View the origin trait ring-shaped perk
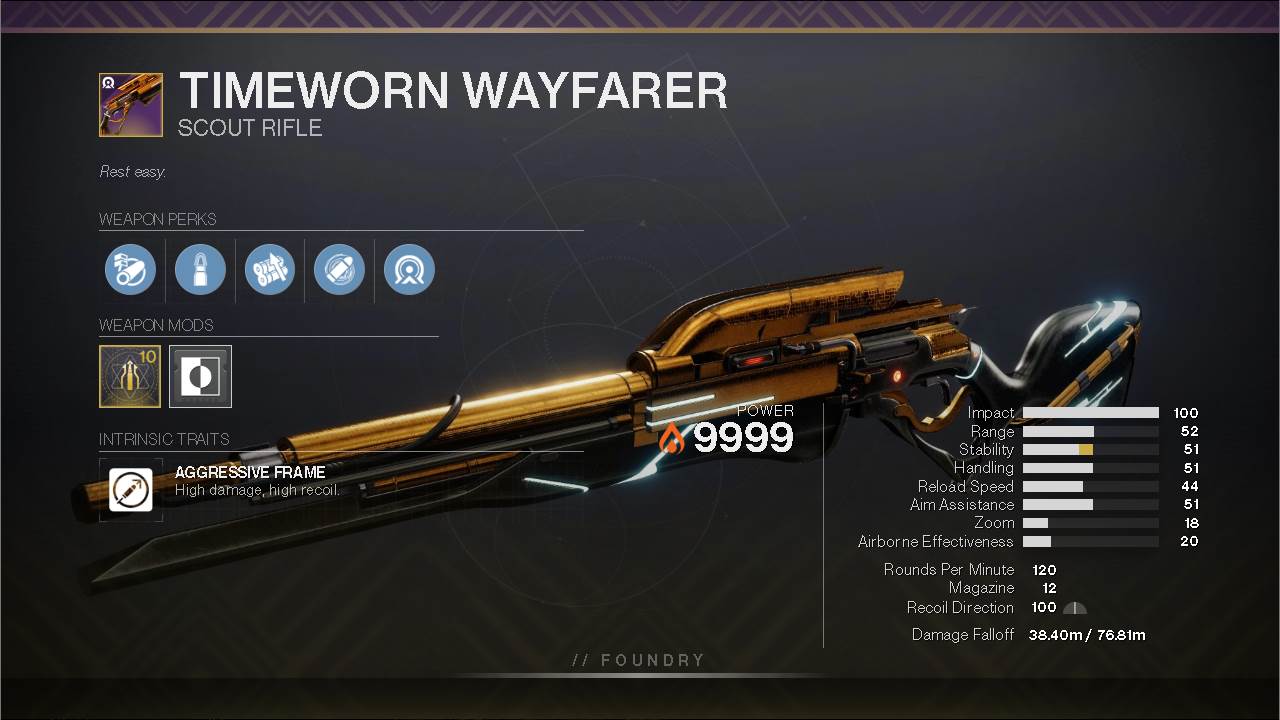This screenshot has height=720, width=1280. pyautogui.click(x=409, y=270)
